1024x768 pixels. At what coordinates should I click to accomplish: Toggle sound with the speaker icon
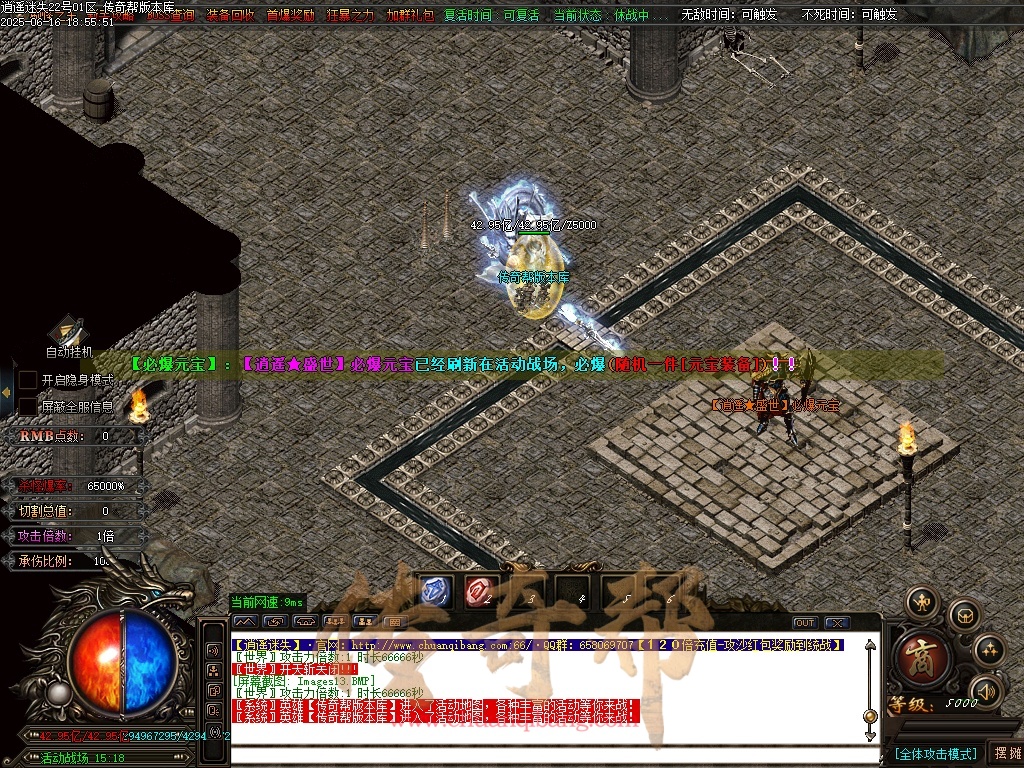click(986, 690)
